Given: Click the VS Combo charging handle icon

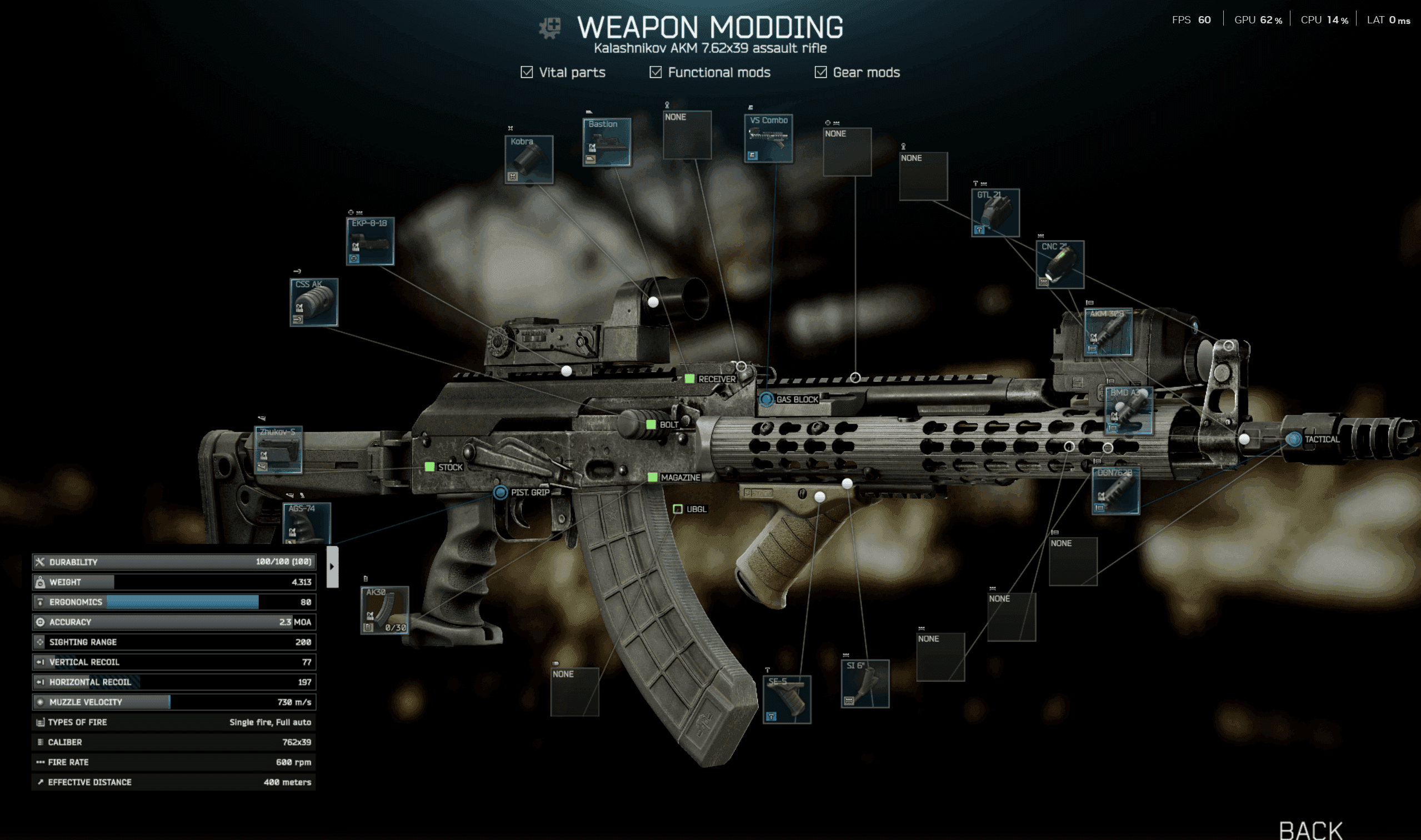Looking at the screenshot, I should tap(768, 139).
